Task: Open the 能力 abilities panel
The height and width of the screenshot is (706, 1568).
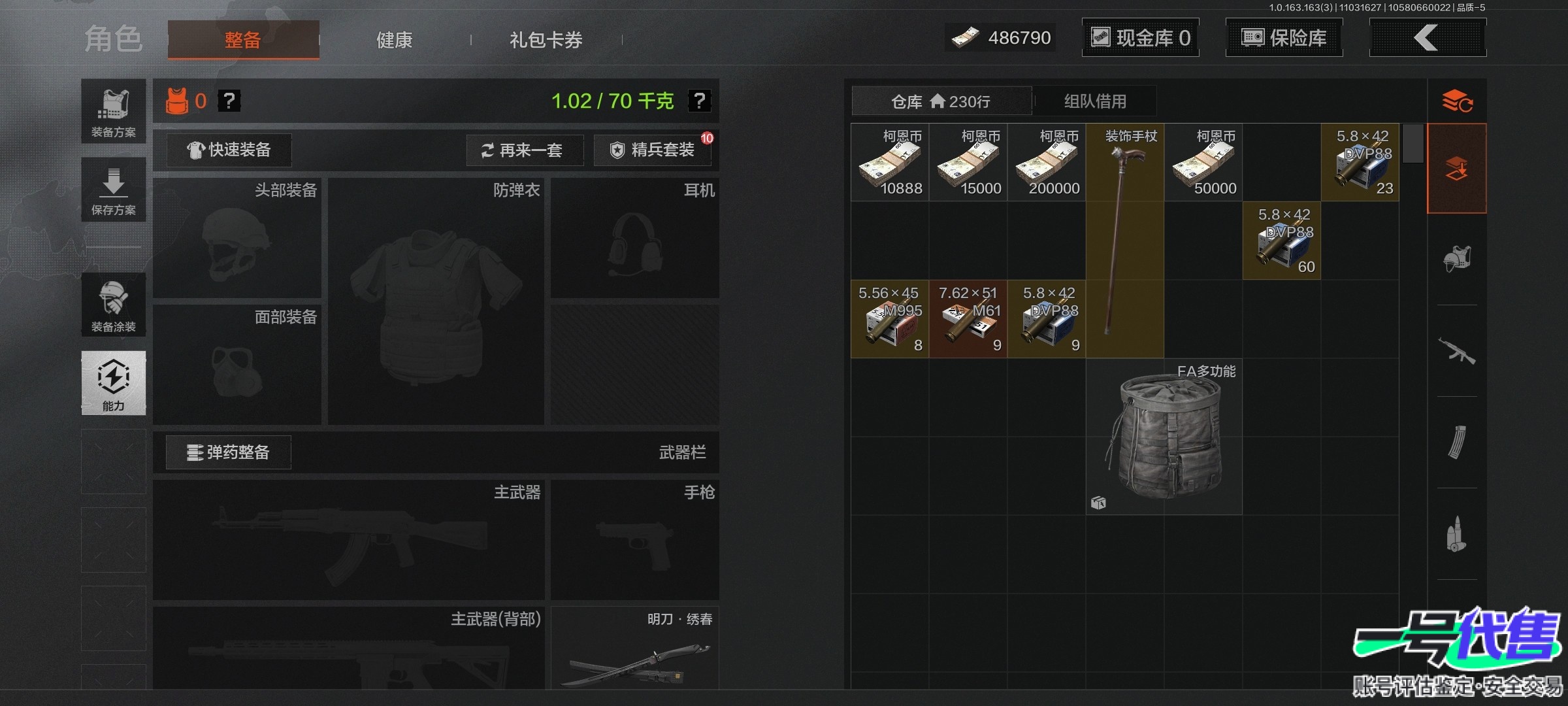Action: click(114, 383)
